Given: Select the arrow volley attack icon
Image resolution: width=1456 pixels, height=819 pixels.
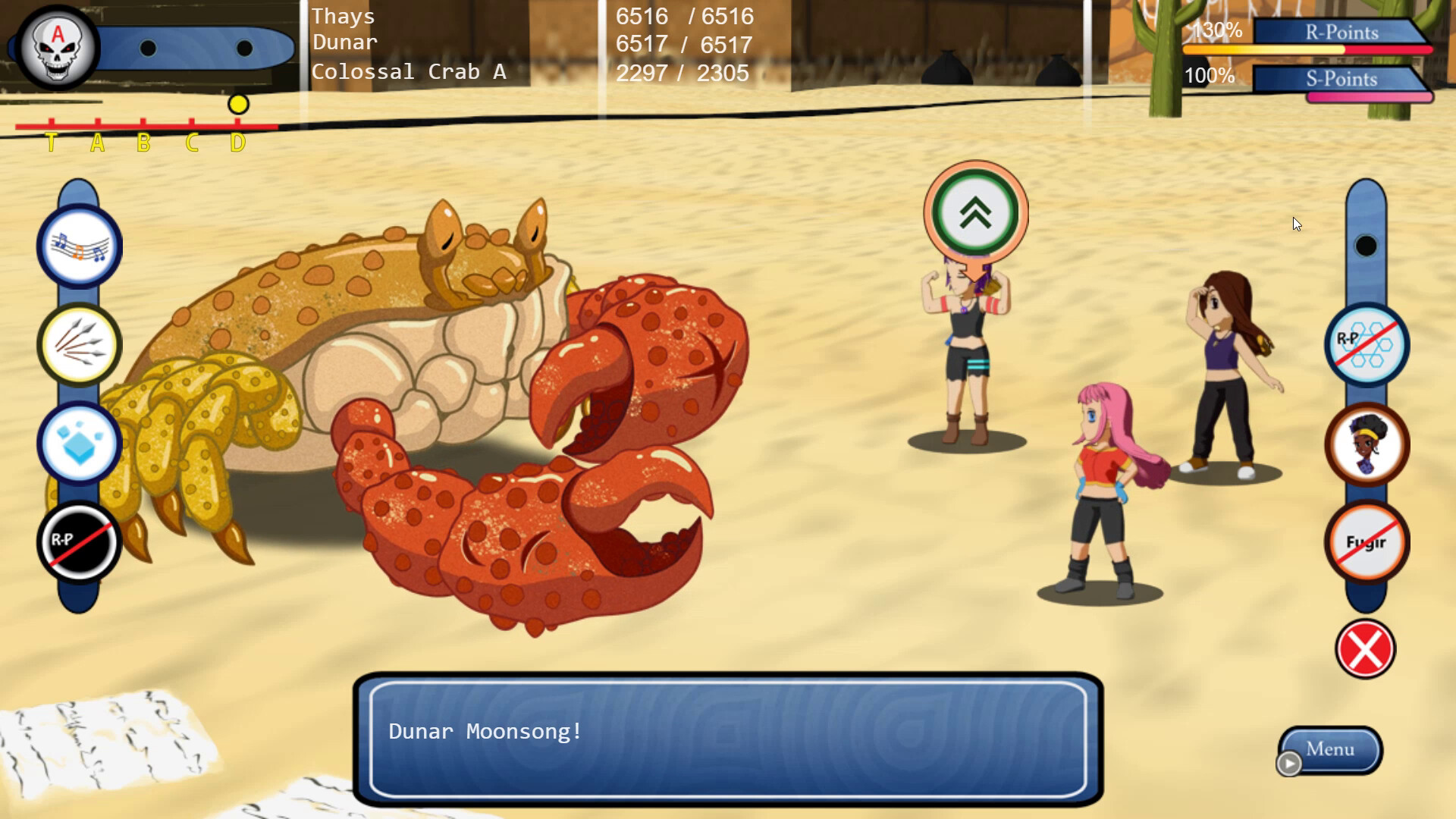Looking at the screenshot, I should [x=79, y=344].
